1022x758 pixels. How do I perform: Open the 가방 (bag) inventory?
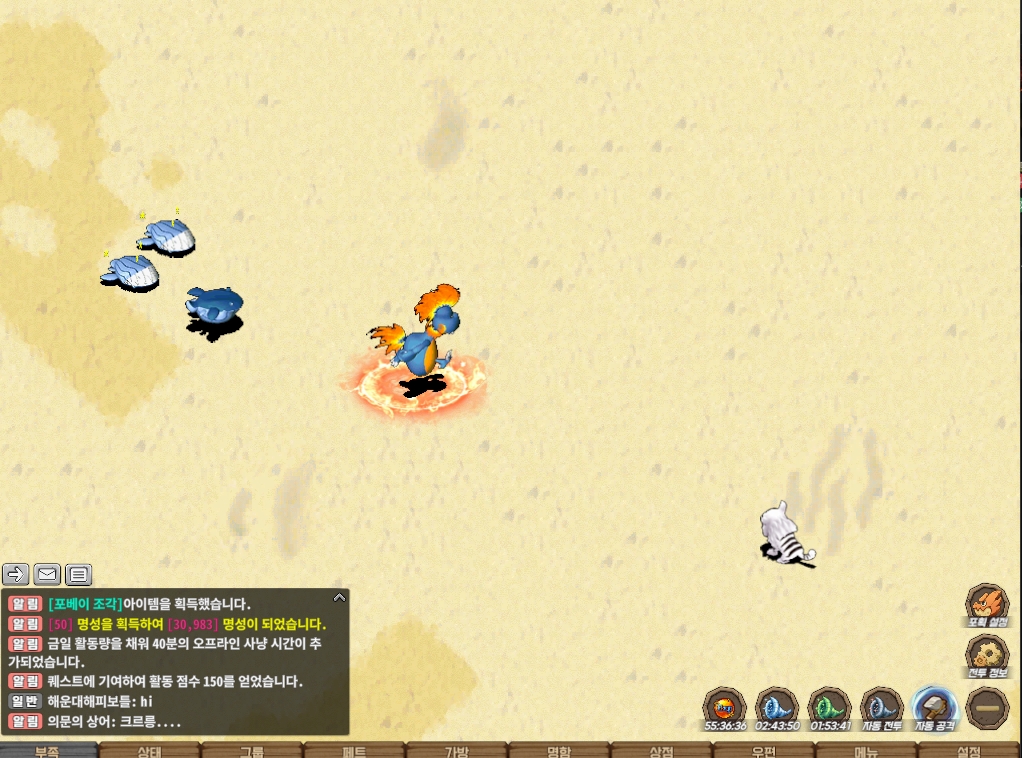click(456, 750)
